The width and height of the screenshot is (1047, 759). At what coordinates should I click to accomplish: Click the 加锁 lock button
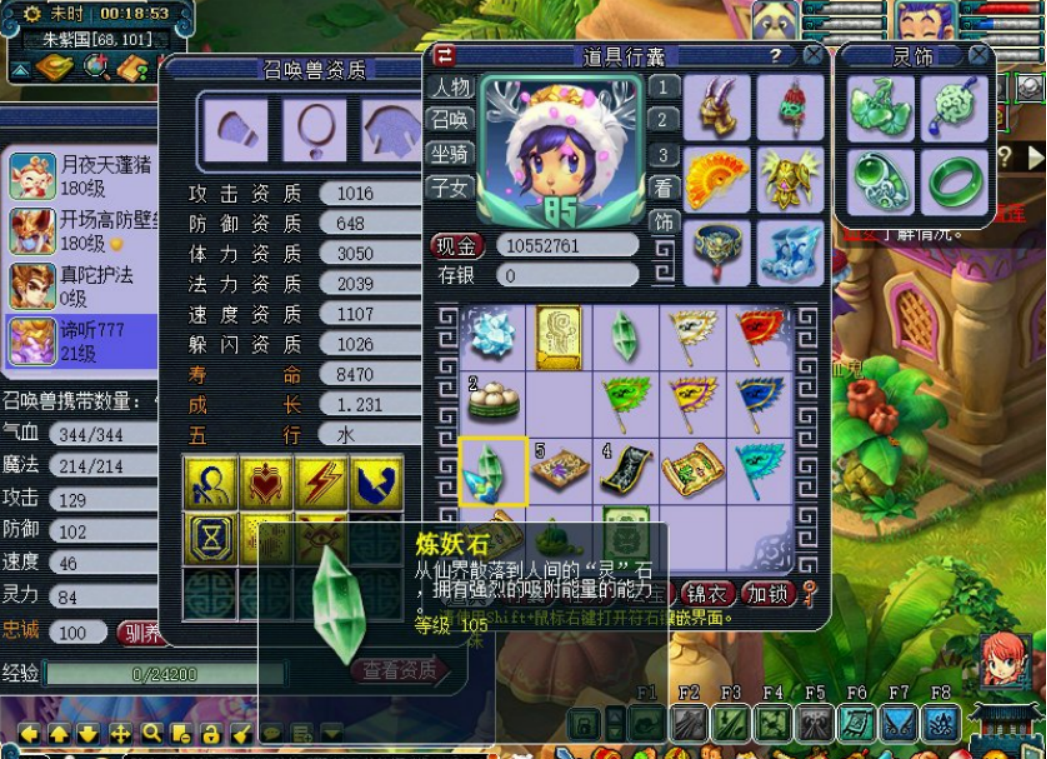(767, 593)
